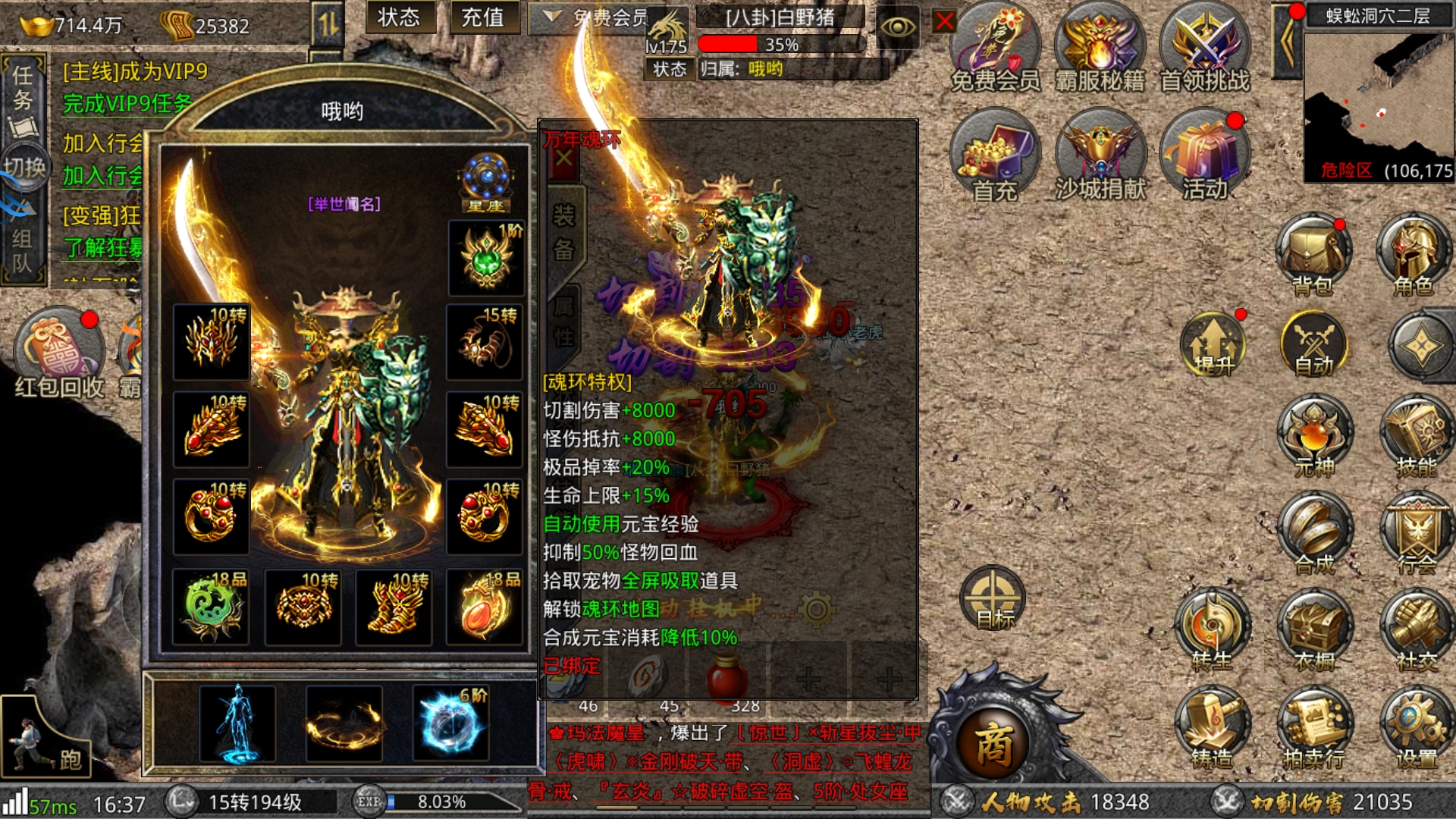This screenshot has height=819, width=1456.
Task: Open the 角色 character sheet
Action: (x=1413, y=256)
